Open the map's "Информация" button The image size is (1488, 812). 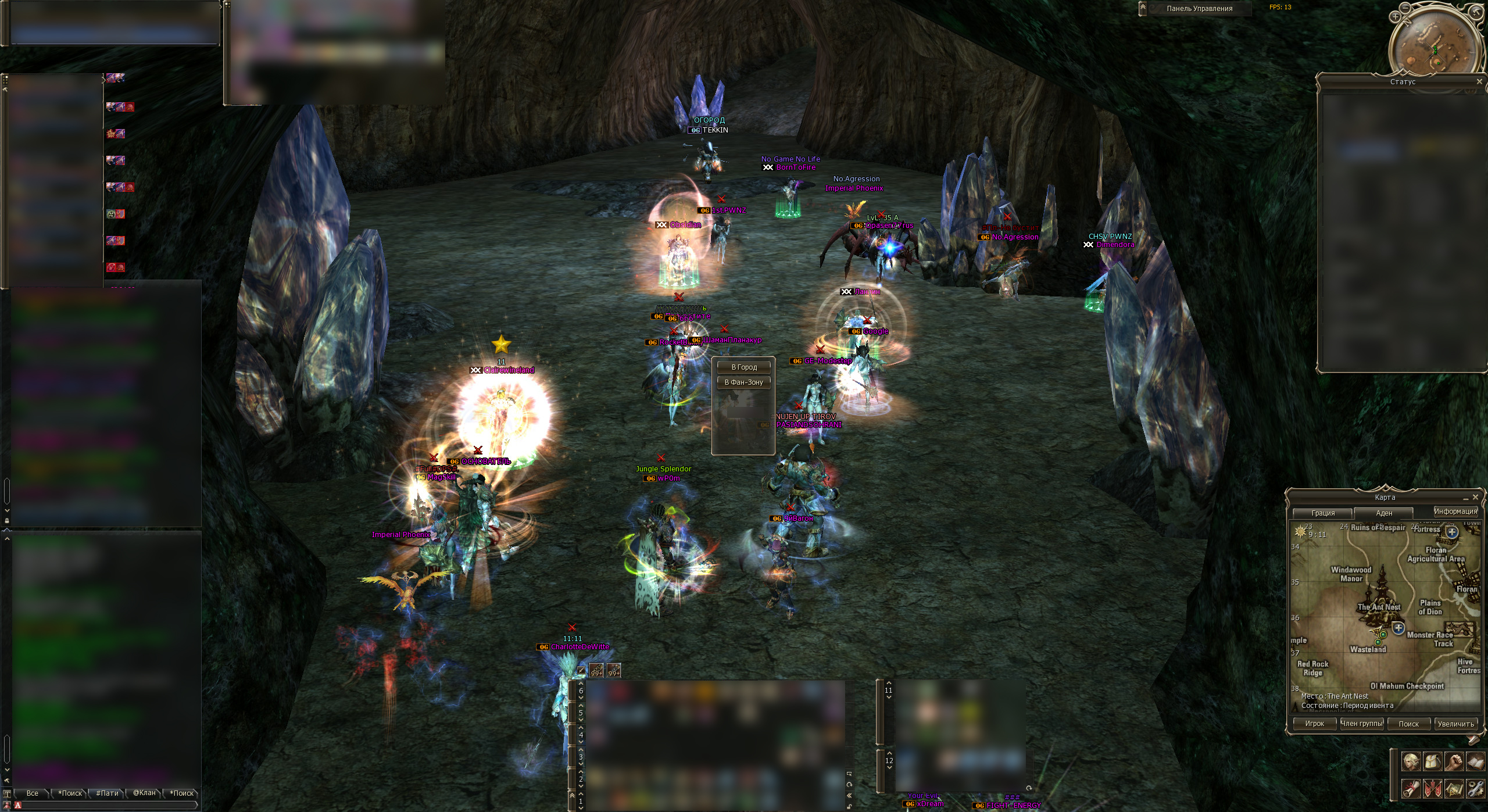pyautogui.click(x=1455, y=511)
